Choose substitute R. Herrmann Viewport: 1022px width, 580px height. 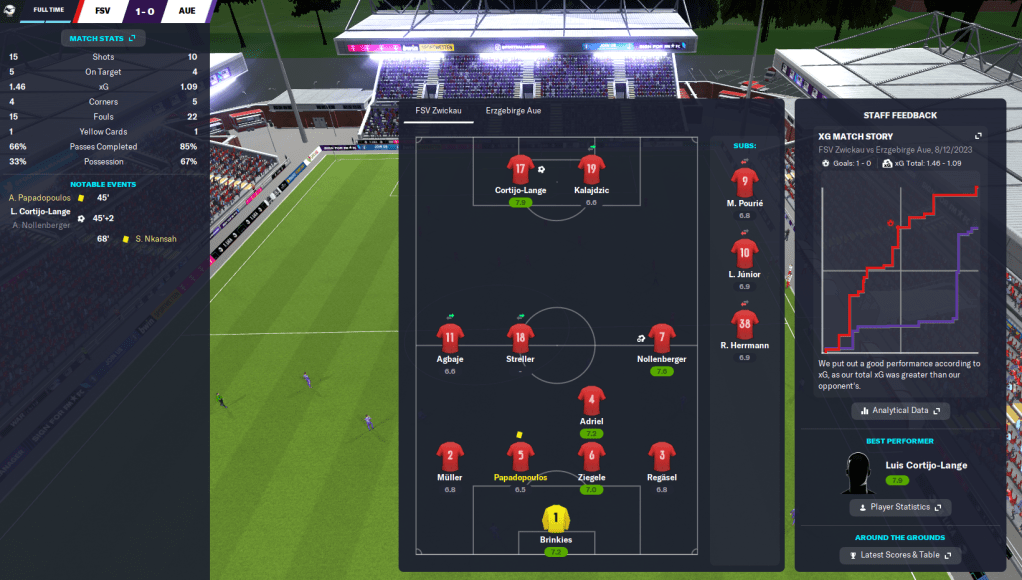tap(745, 324)
